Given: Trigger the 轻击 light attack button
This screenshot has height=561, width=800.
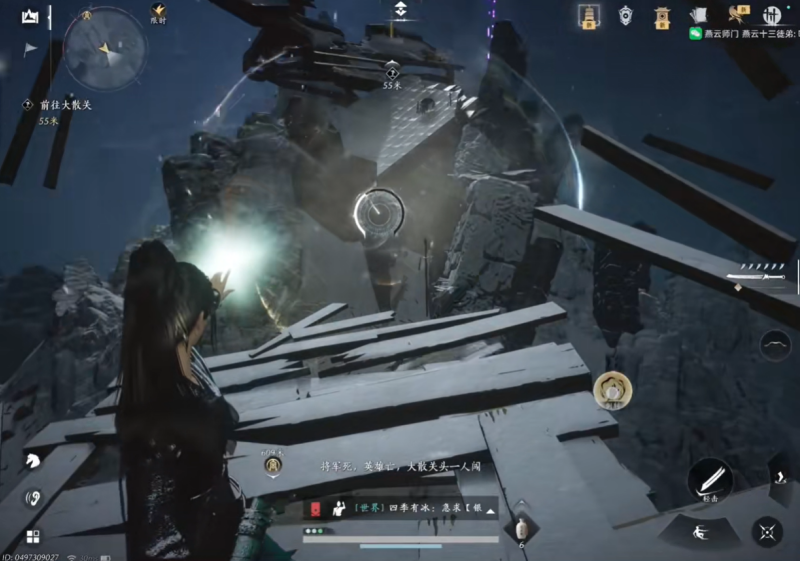Looking at the screenshot, I should (710, 481).
